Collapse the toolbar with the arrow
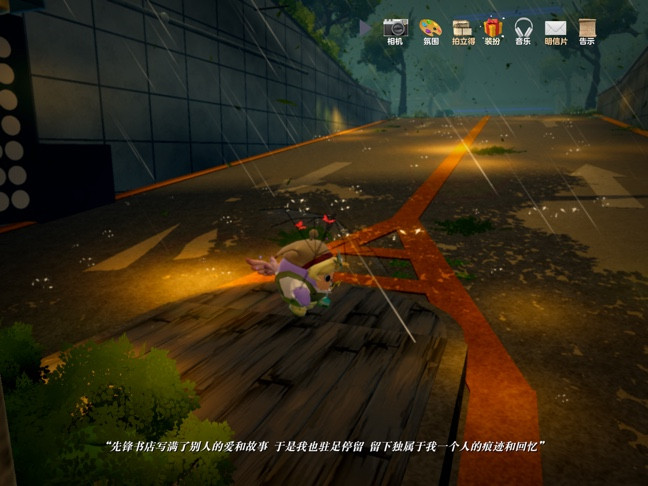Image resolution: width=648 pixels, height=486 pixels. tap(366, 28)
